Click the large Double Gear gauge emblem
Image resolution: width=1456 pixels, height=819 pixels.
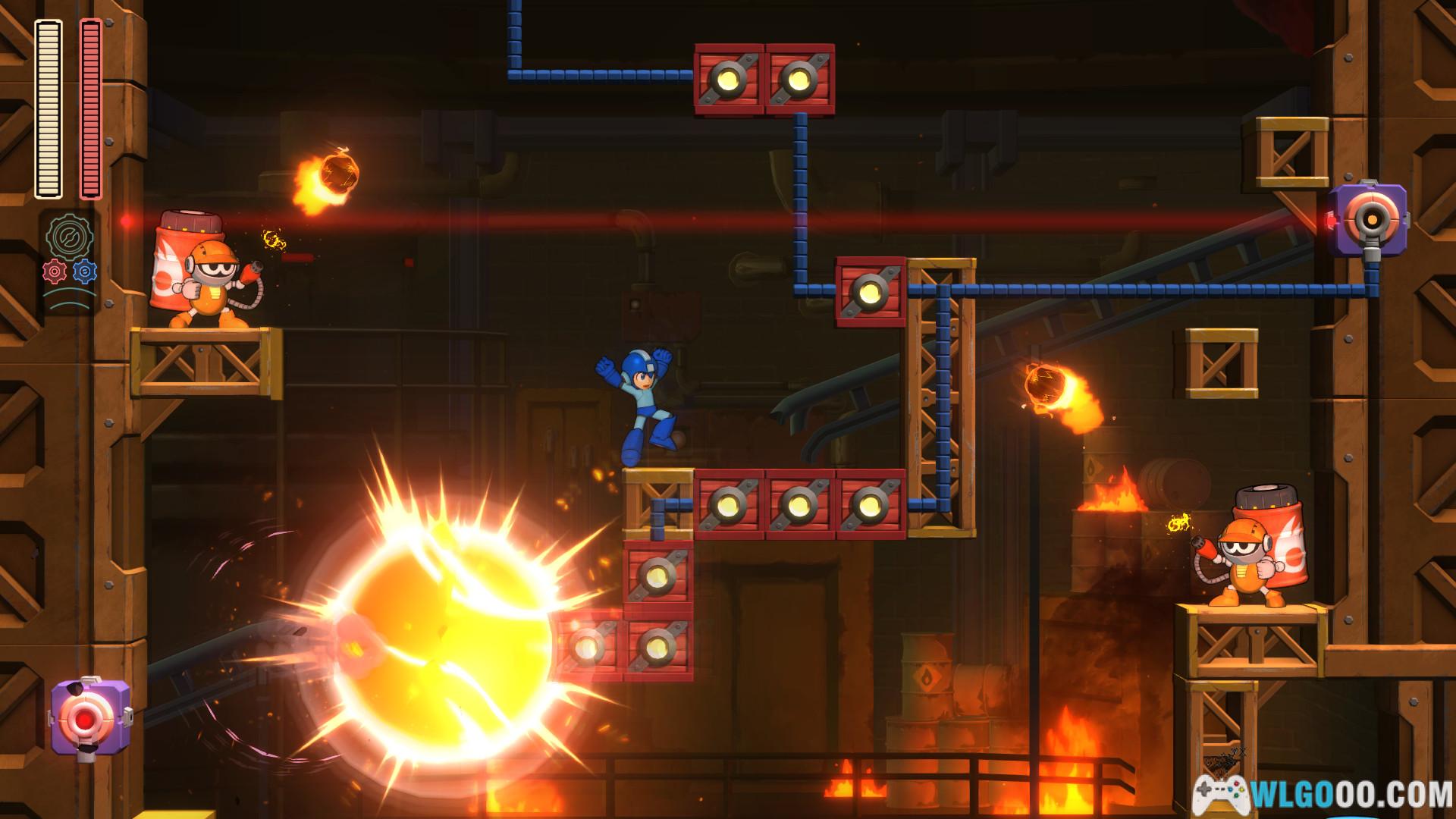(x=70, y=237)
